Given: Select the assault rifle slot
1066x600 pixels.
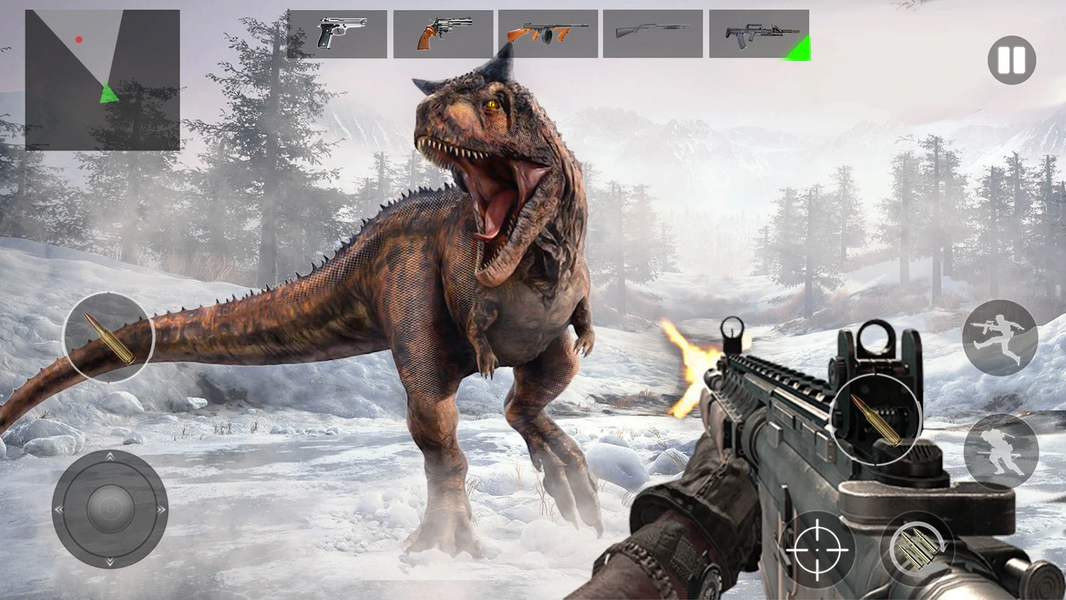Looking at the screenshot, I should coord(759,34).
